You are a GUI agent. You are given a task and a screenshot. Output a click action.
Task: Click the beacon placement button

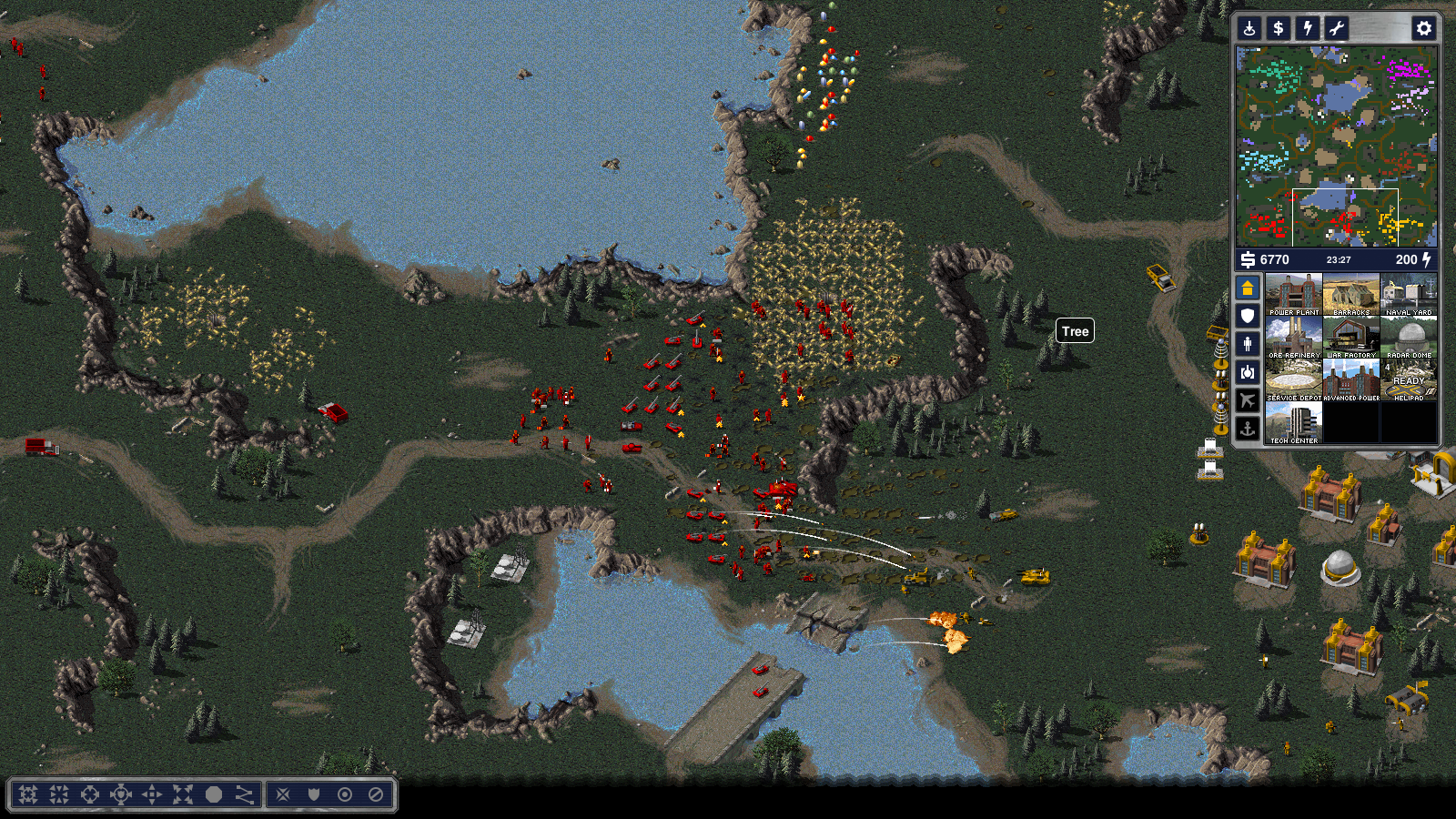(x=1250, y=28)
